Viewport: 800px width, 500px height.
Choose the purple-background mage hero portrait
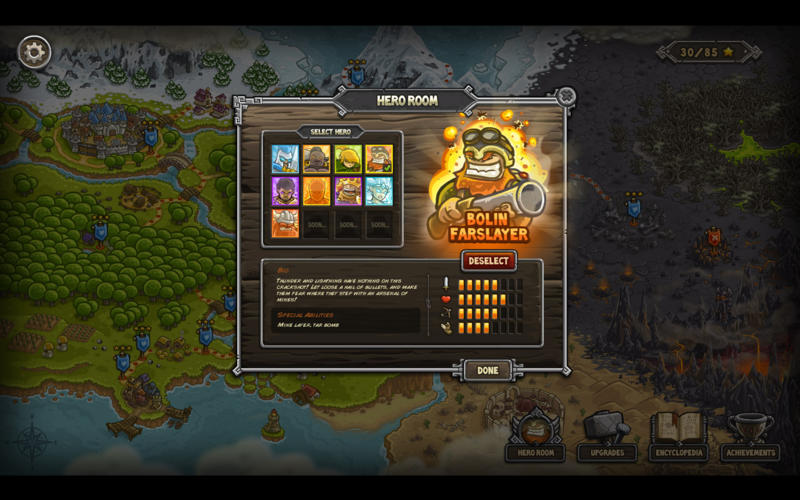click(285, 191)
